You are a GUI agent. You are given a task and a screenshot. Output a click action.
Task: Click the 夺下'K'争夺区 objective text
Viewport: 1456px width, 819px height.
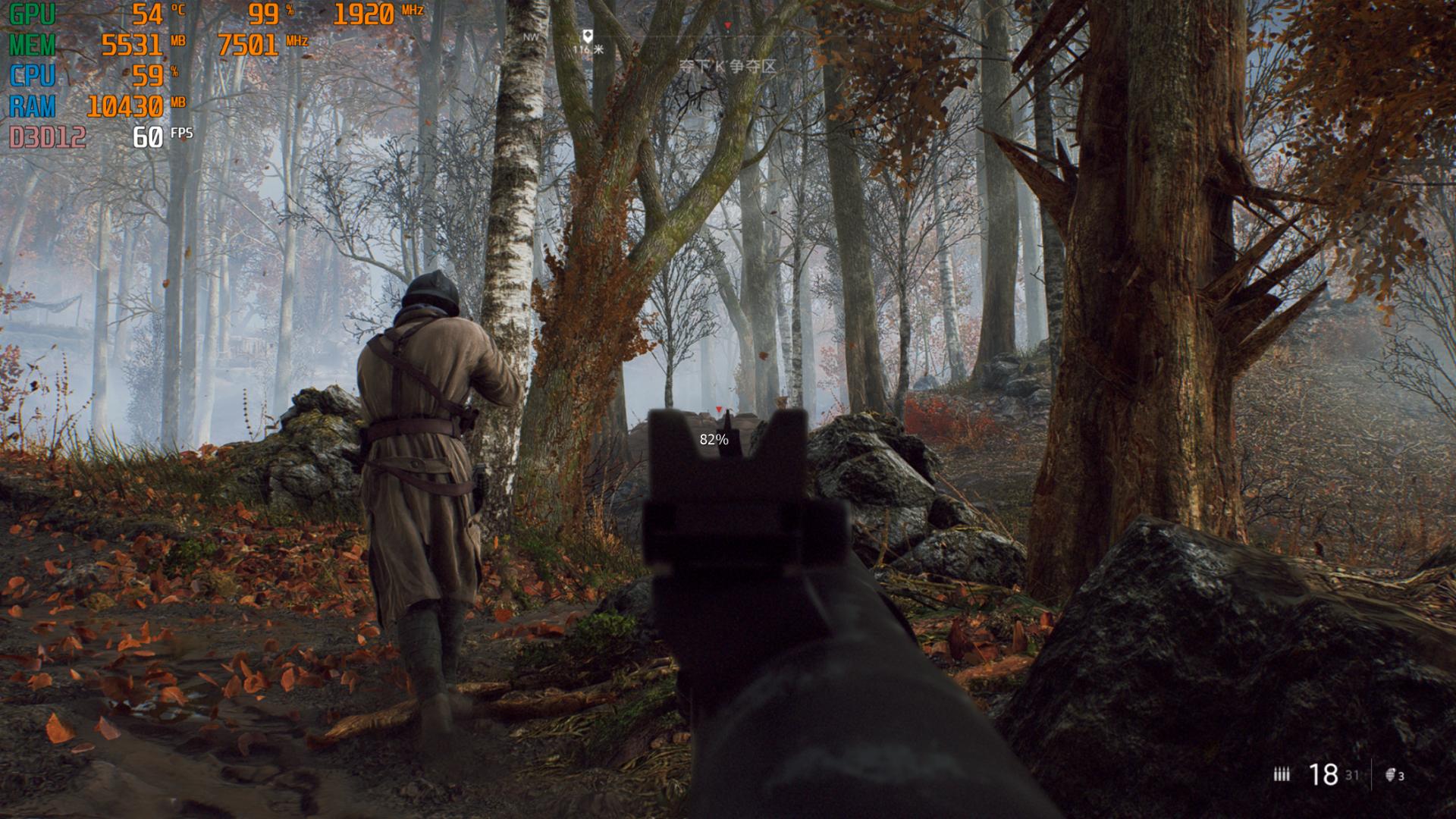(x=727, y=67)
